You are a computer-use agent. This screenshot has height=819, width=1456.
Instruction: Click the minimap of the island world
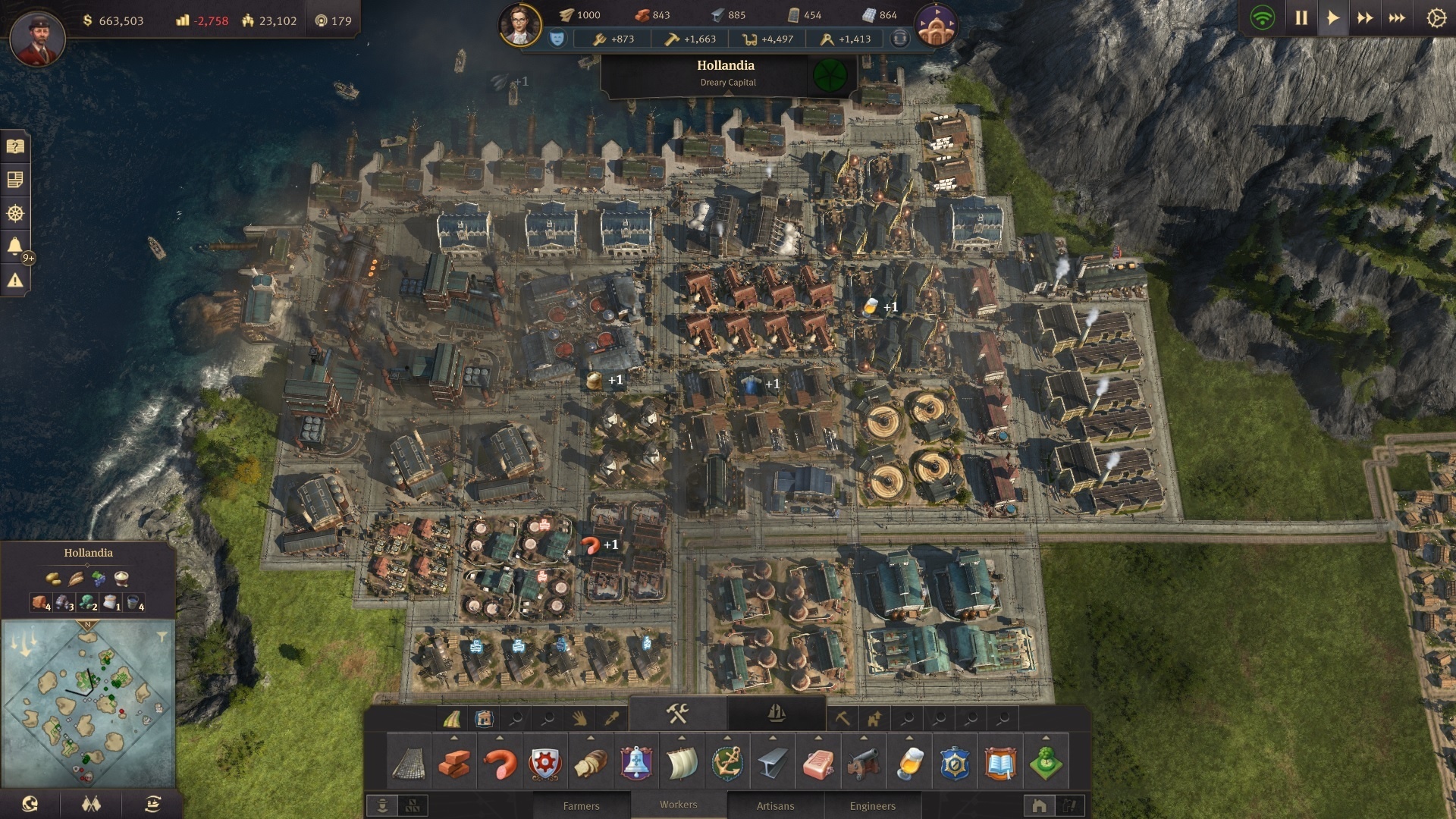(88, 701)
